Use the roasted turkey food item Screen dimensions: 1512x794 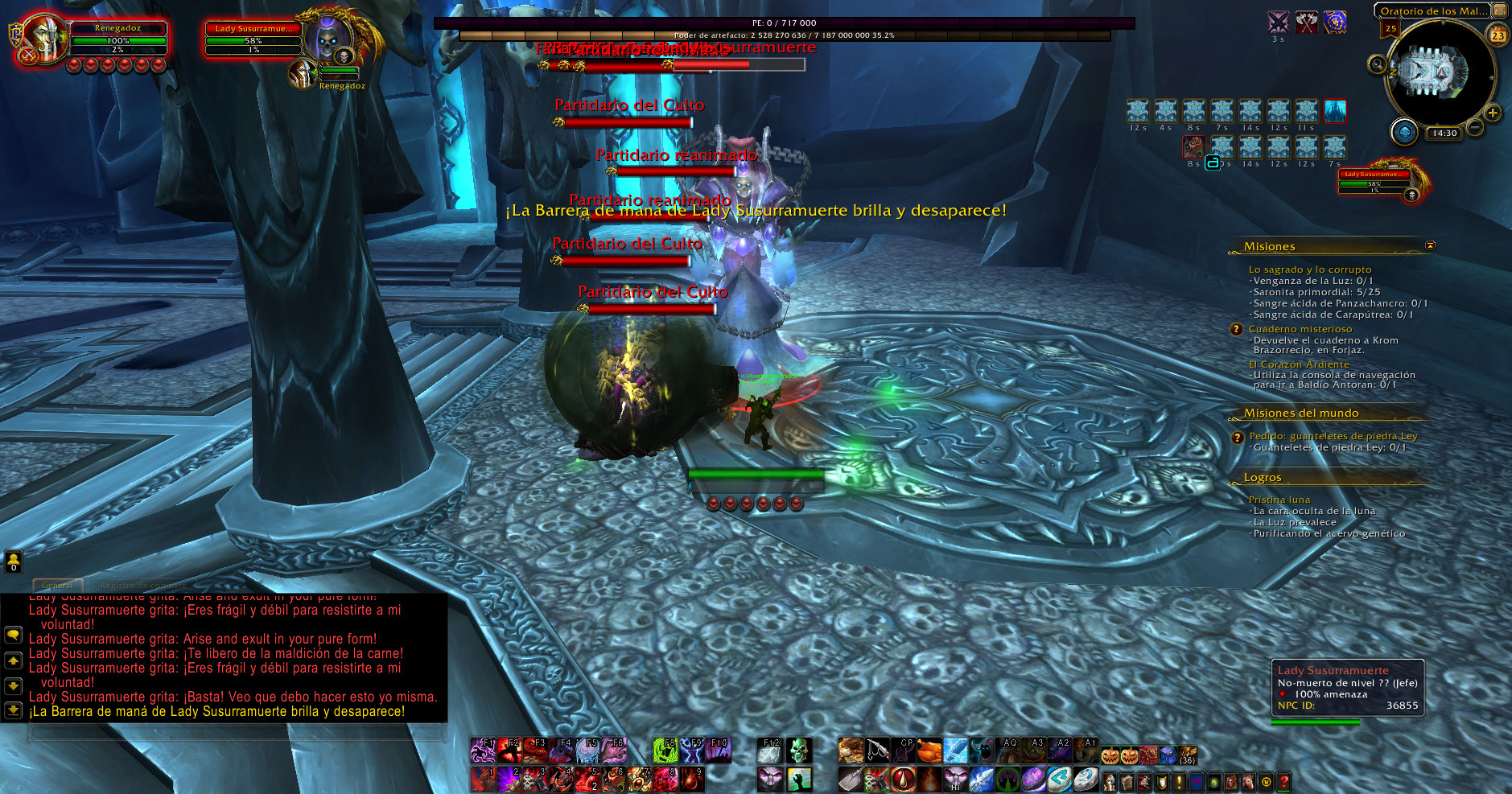[x=929, y=751]
